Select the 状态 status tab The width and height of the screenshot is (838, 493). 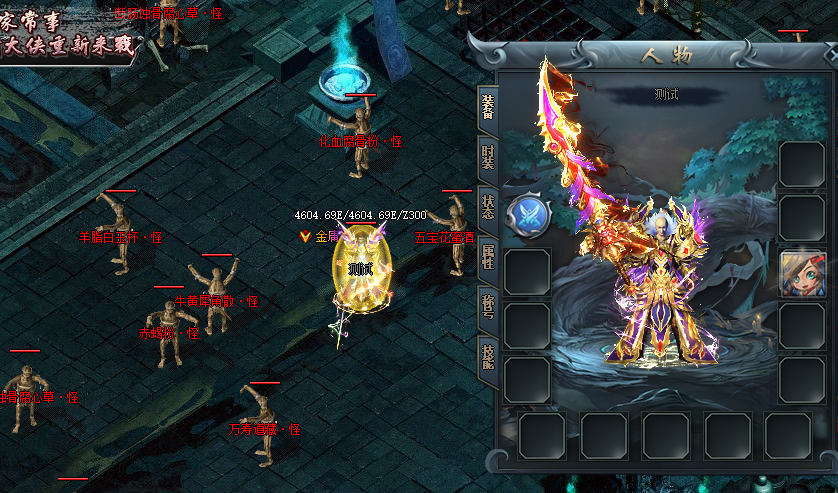click(487, 205)
